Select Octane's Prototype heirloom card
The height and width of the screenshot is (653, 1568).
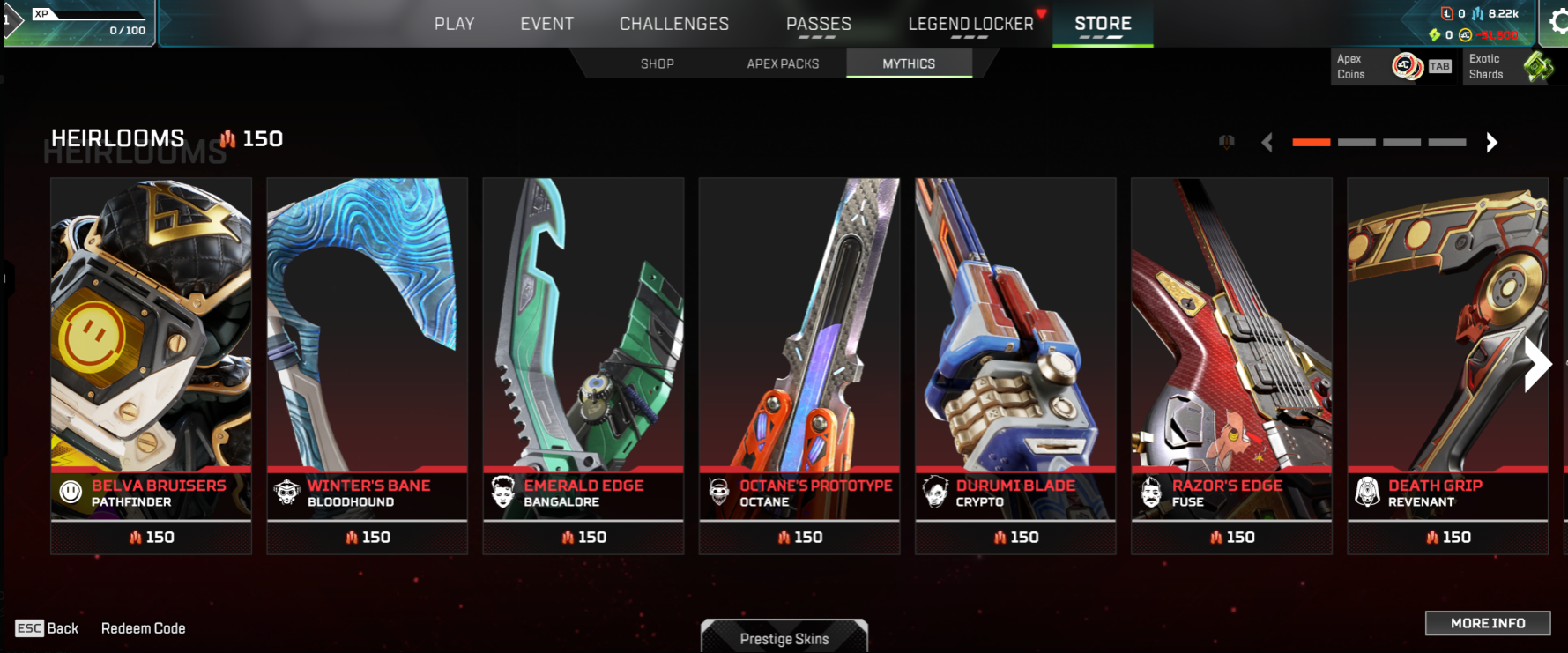(799, 352)
